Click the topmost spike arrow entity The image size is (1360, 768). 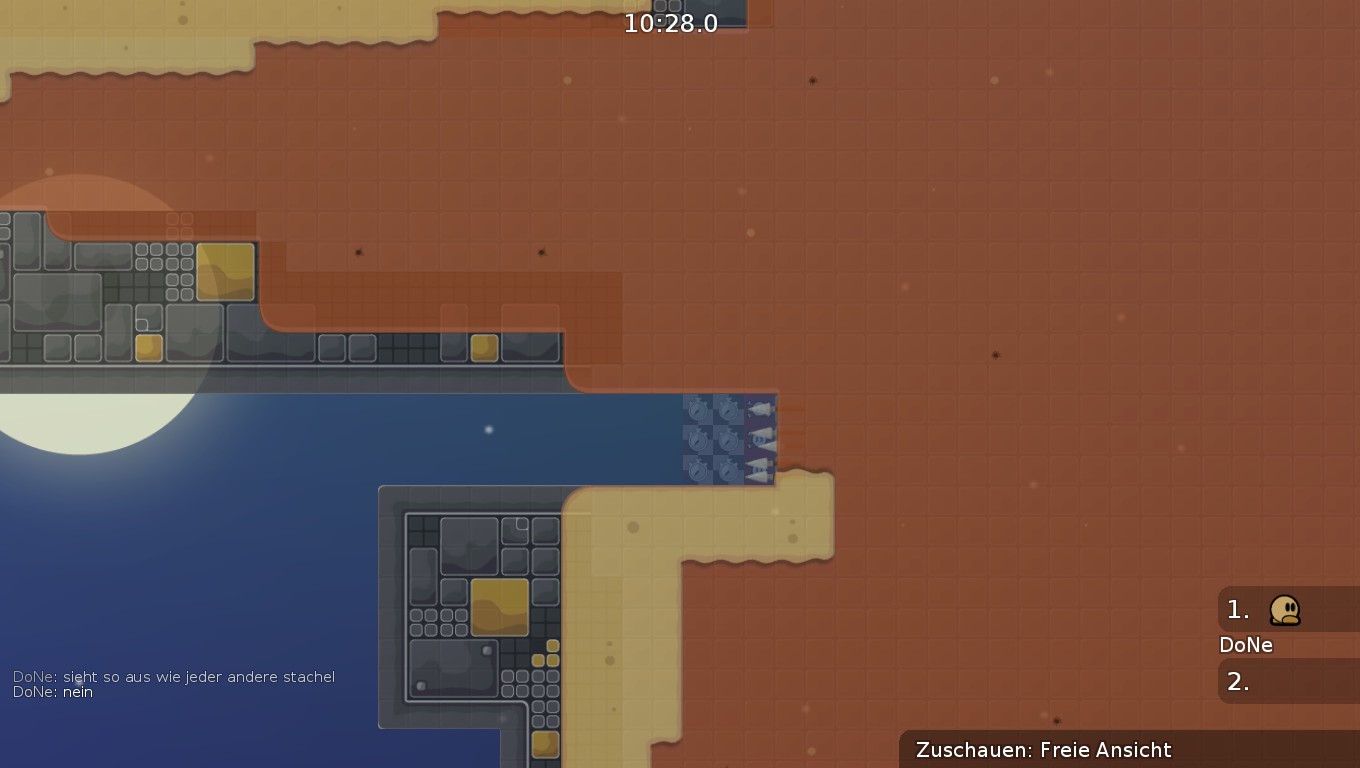coord(761,408)
